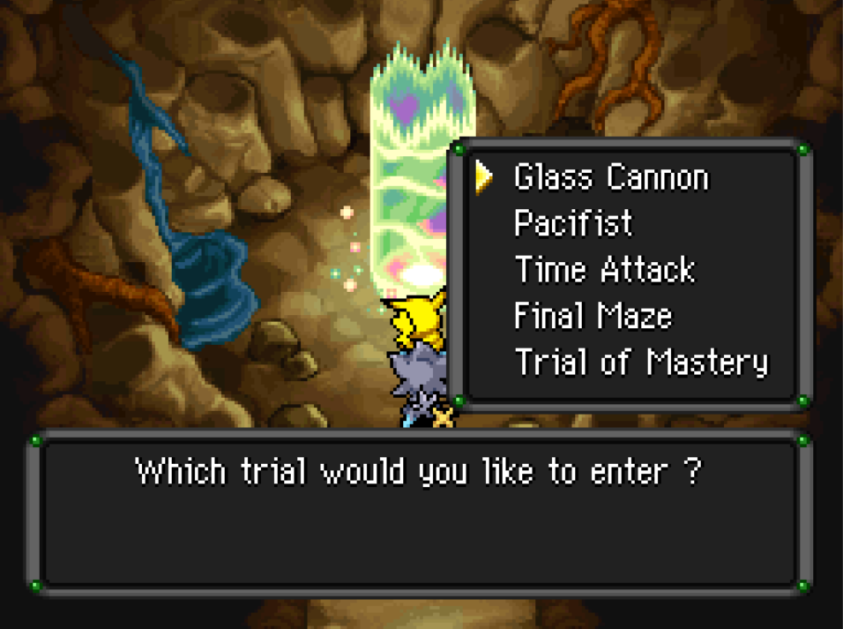Choose the Pacifist trial option
This screenshot has height=629, width=843.
(x=573, y=223)
